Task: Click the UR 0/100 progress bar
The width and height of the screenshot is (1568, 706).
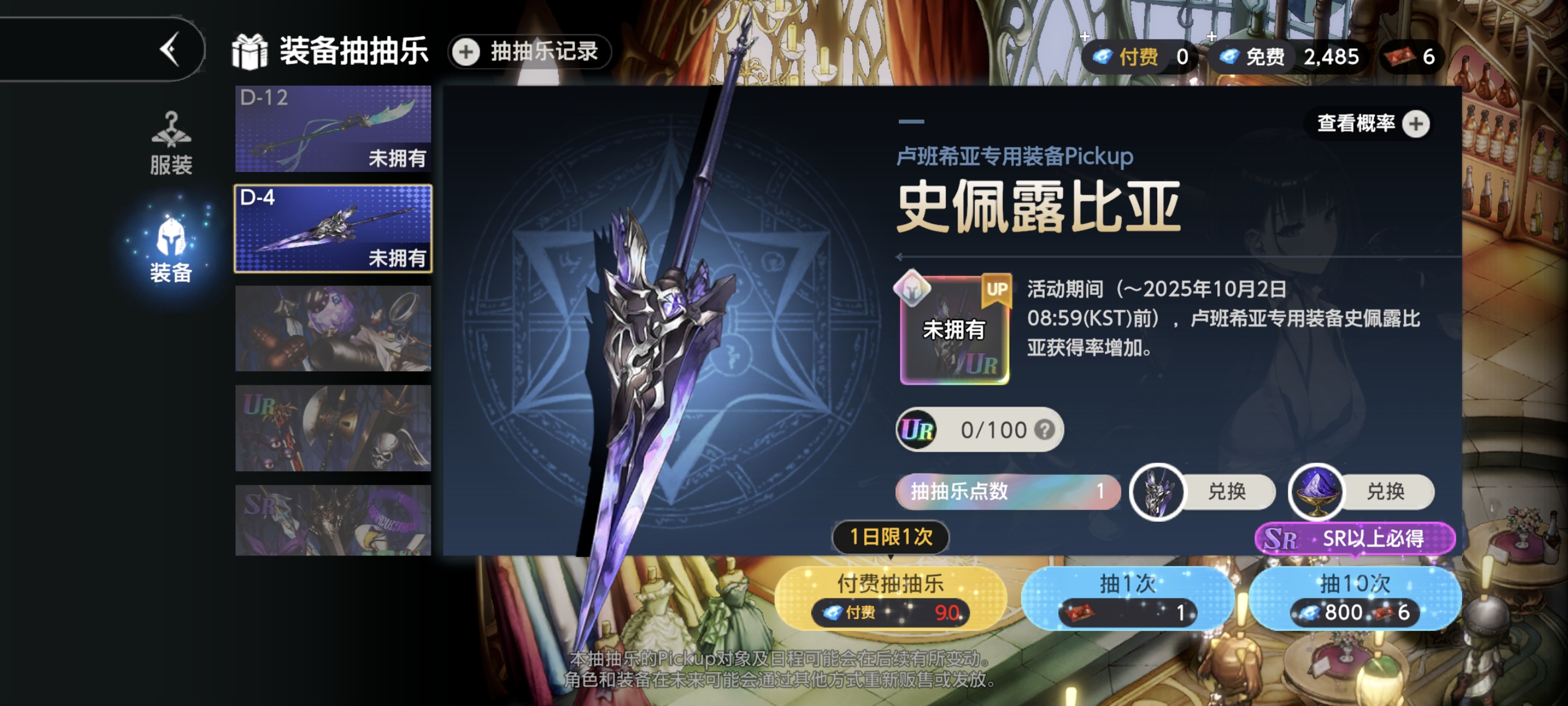Action: 980,429
